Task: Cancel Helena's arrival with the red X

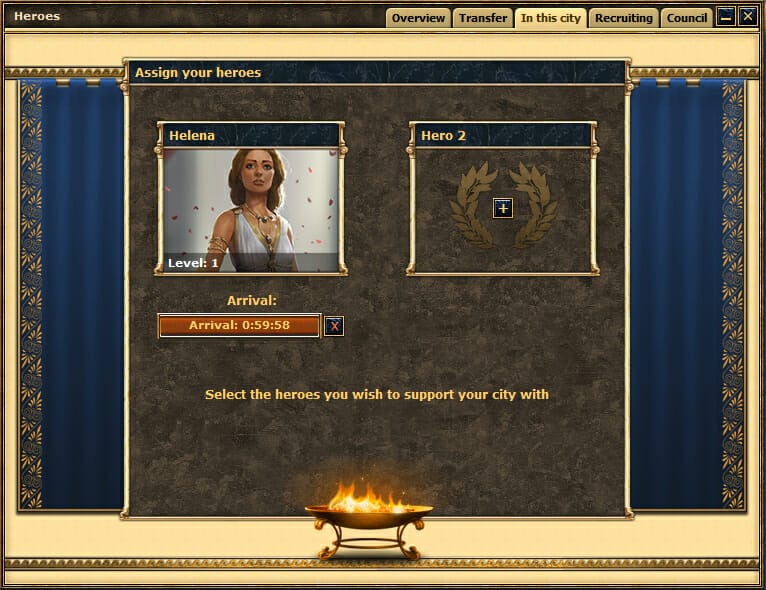Action: coord(334,326)
